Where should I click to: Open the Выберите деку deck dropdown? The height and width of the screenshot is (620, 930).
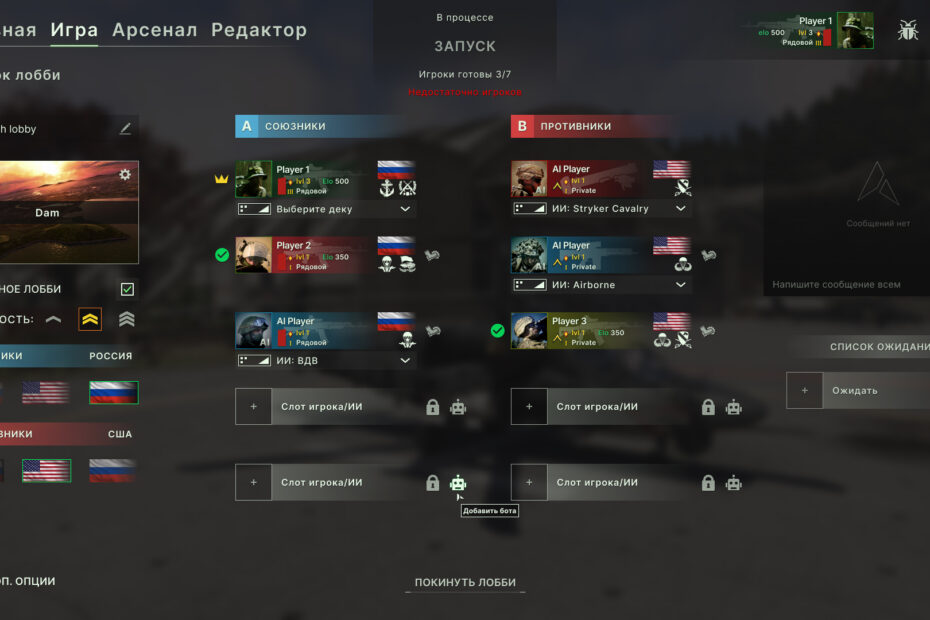click(405, 209)
